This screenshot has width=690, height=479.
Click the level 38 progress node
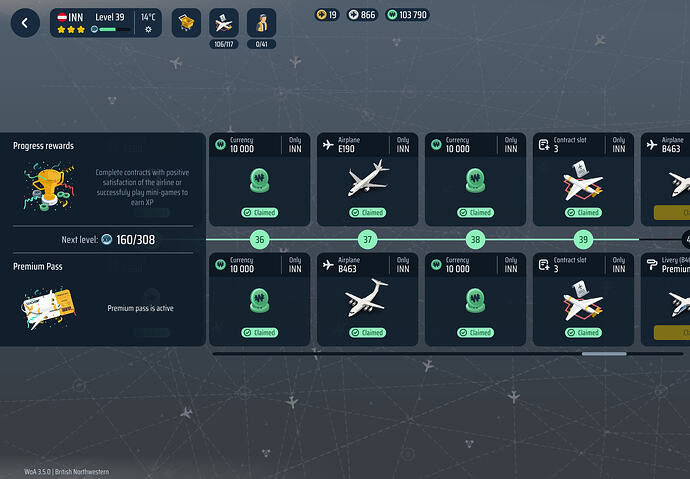coord(475,240)
